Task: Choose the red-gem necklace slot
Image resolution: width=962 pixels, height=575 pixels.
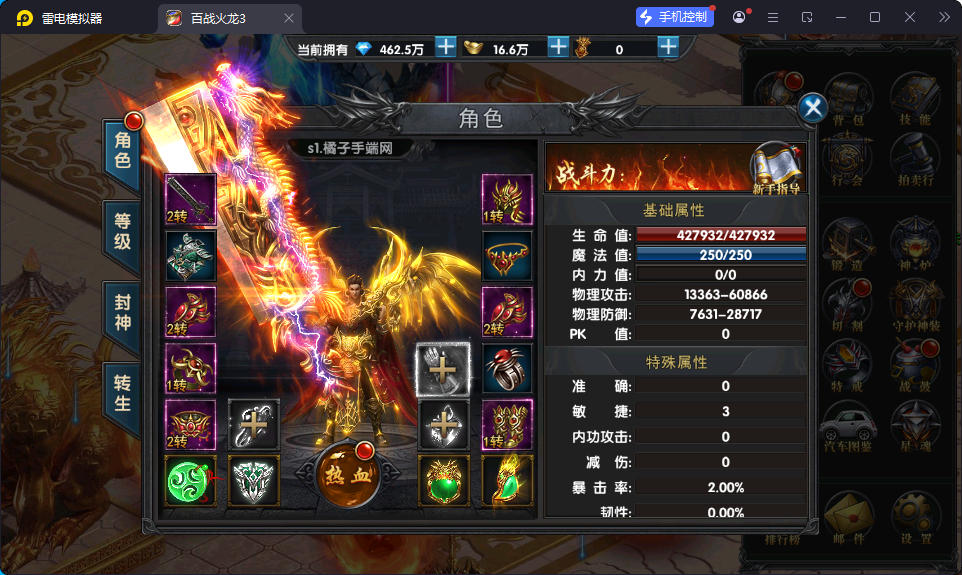Action: (x=507, y=257)
